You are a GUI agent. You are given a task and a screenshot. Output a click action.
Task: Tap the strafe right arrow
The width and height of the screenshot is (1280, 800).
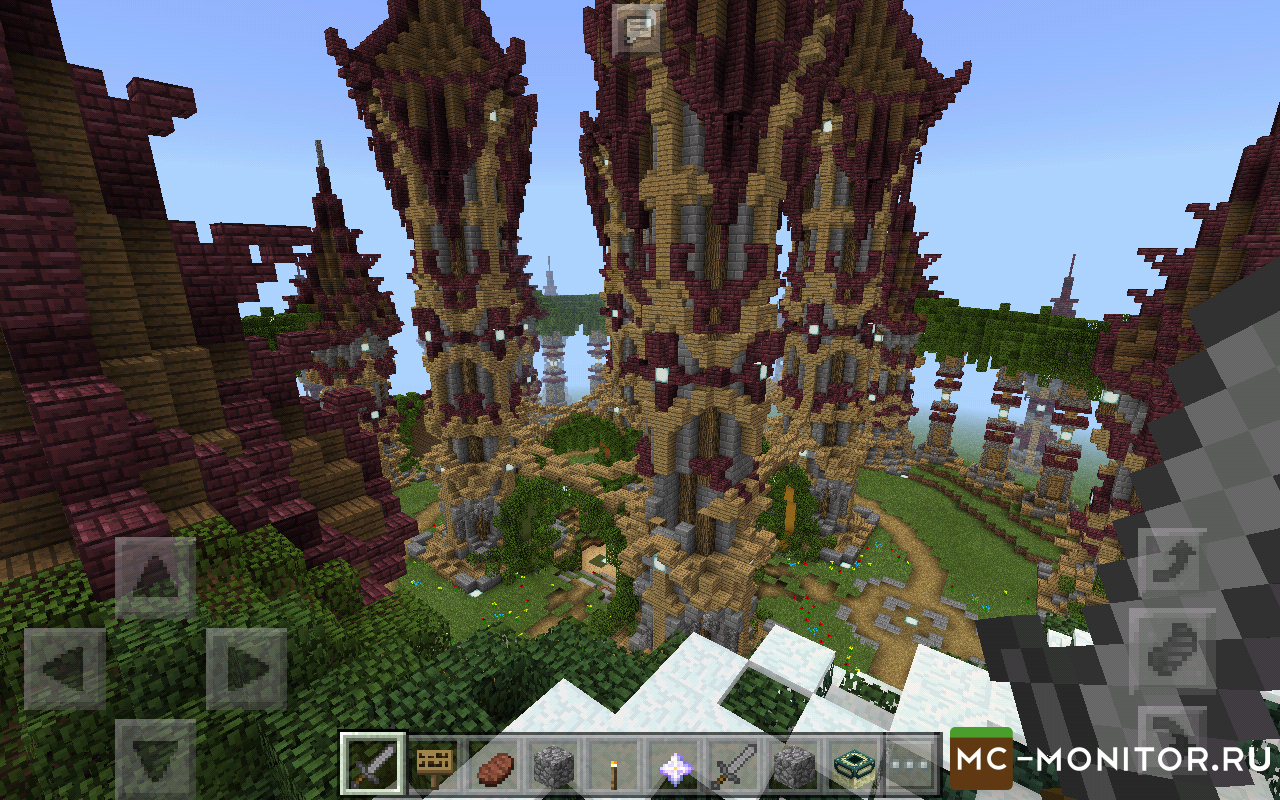click(246, 669)
